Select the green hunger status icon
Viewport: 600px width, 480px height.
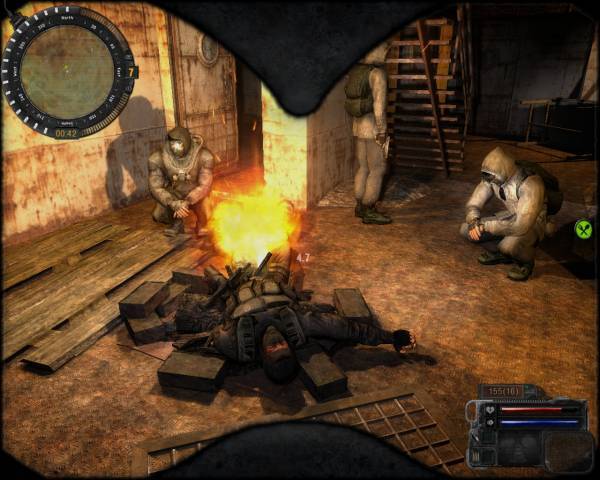584,230
